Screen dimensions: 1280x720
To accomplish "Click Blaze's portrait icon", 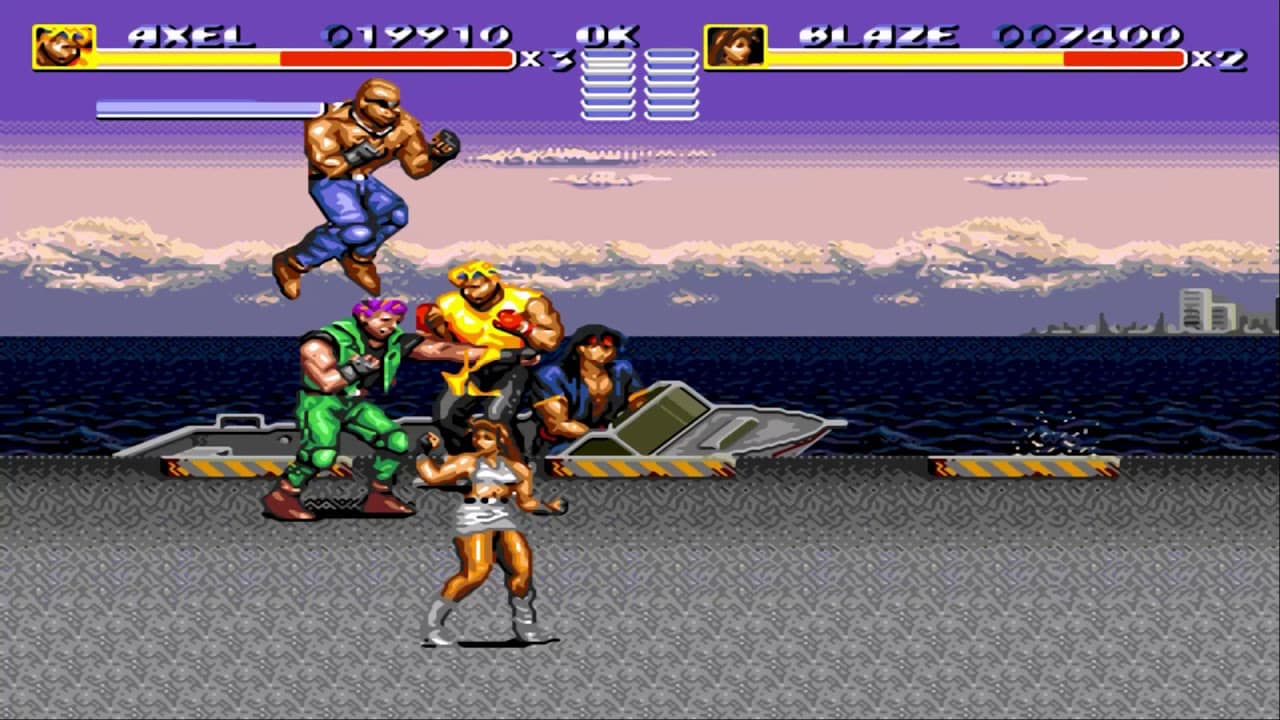I will point(737,43).
